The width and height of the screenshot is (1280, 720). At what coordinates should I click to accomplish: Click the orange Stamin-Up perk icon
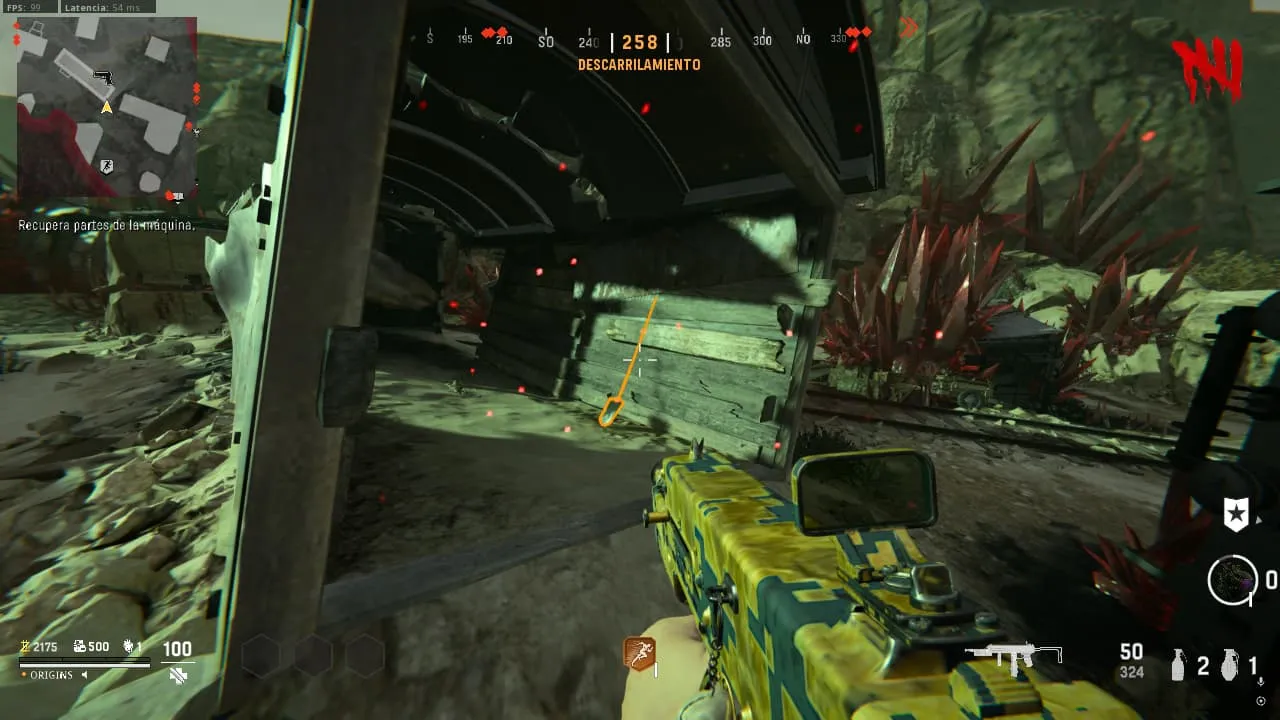coord(639,654)
